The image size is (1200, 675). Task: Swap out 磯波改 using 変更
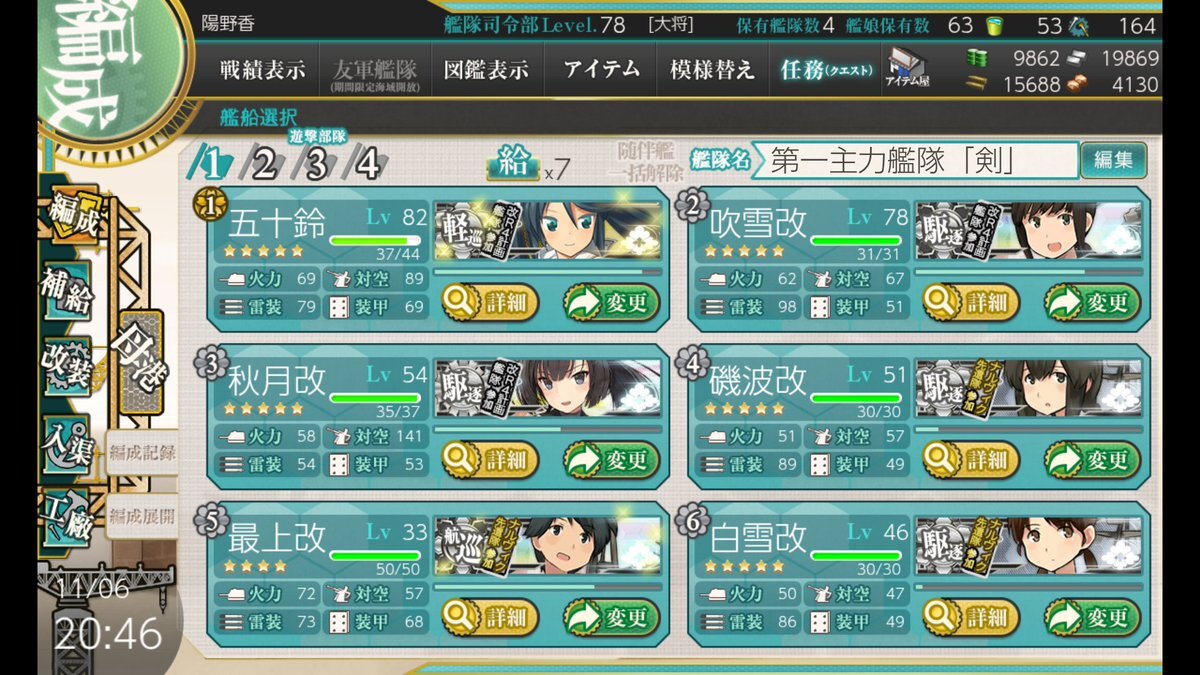click(1092, 459)
